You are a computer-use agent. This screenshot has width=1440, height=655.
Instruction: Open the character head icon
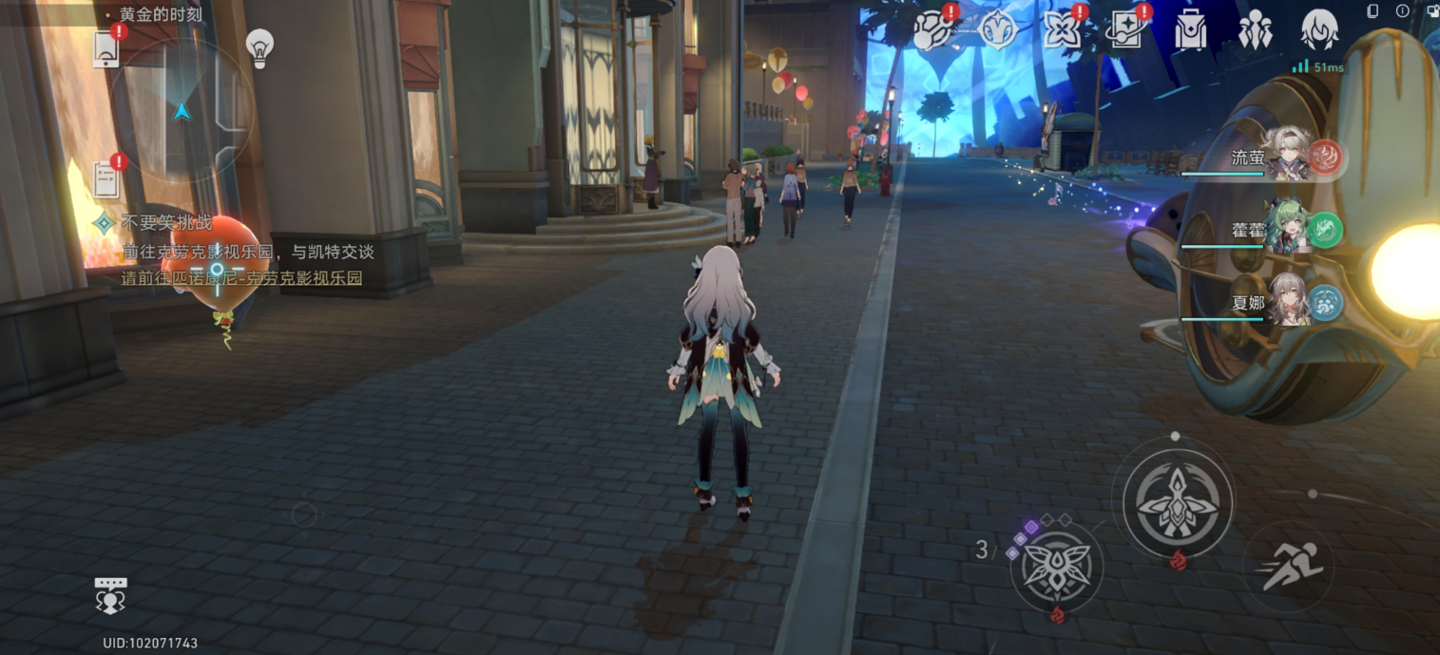coord(1319,30)
